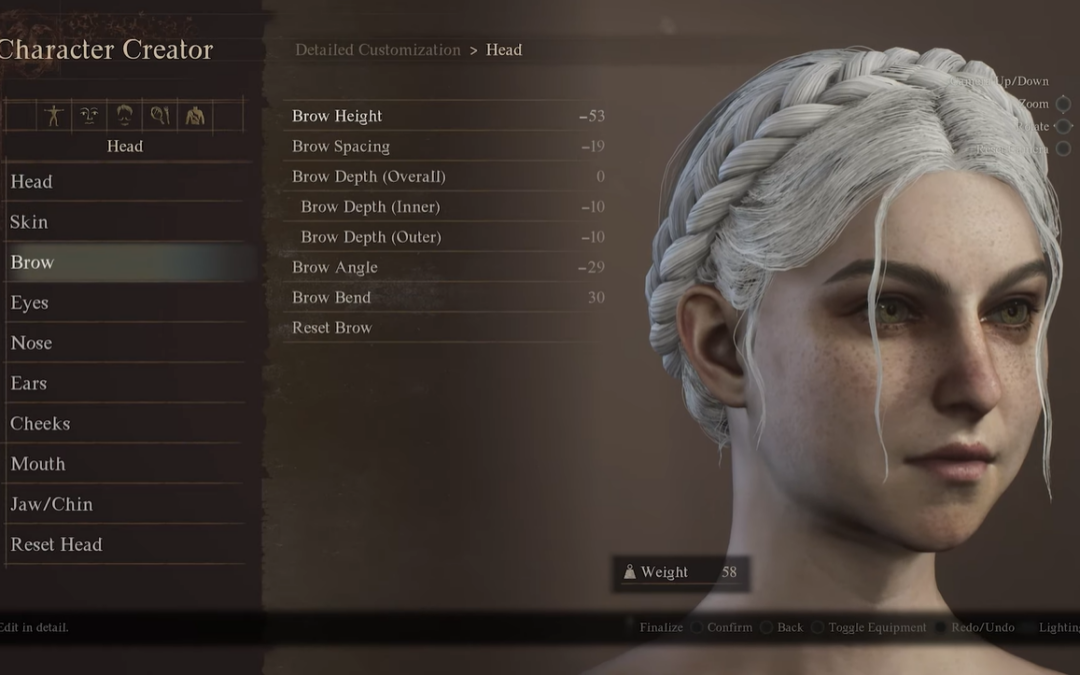1080x675 pixels.
Task: Select the Brow Height slider row
Action: (x=337, y=116)
